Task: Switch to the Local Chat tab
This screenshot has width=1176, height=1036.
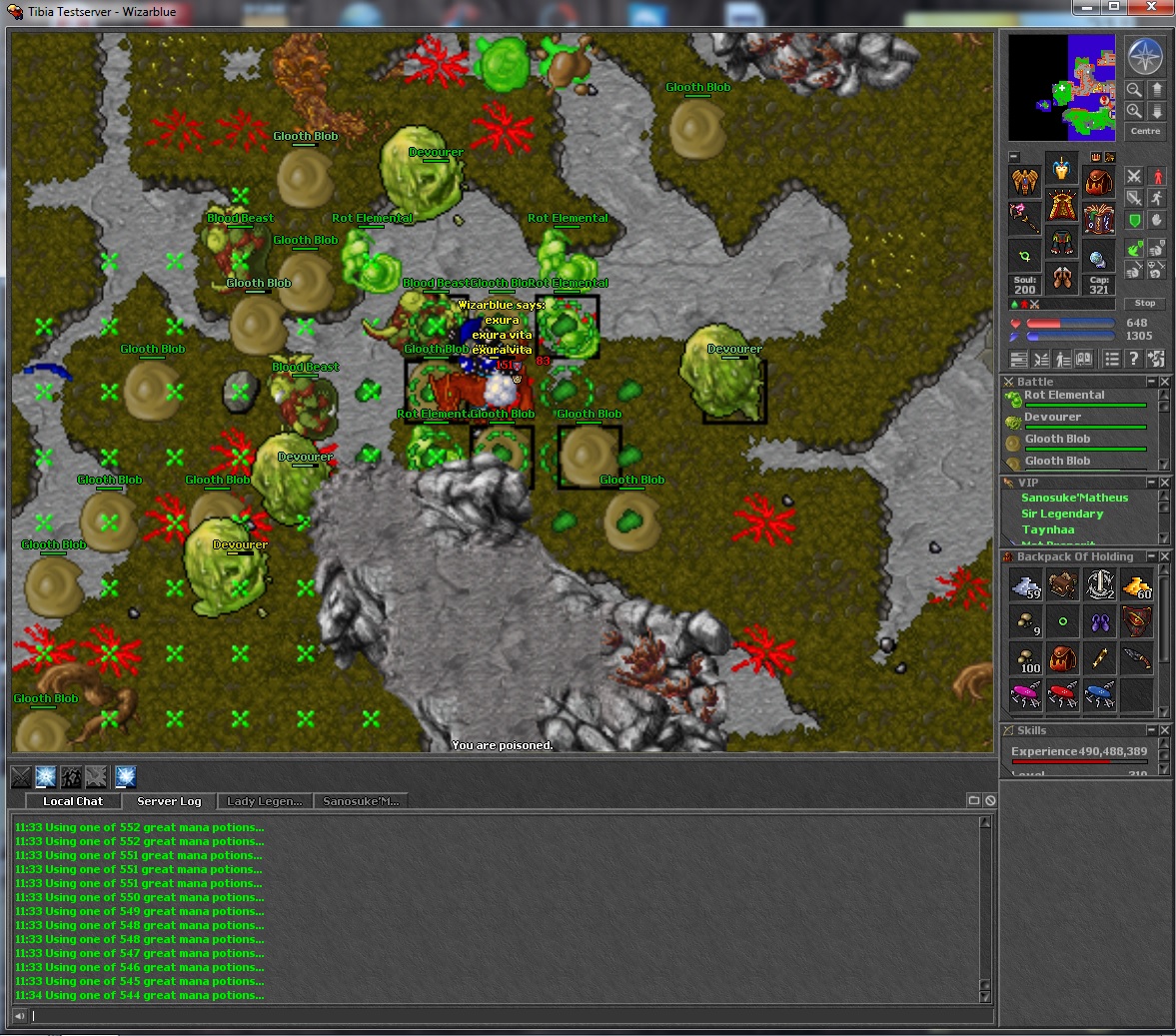Action: click(x=73, y=801)
